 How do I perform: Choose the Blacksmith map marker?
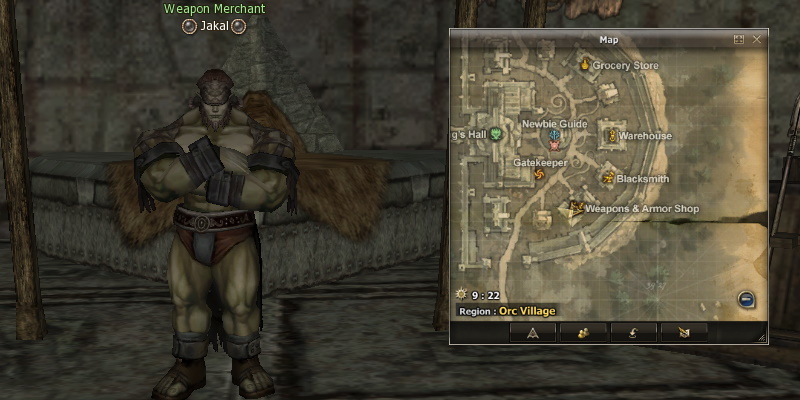point(607,178)
